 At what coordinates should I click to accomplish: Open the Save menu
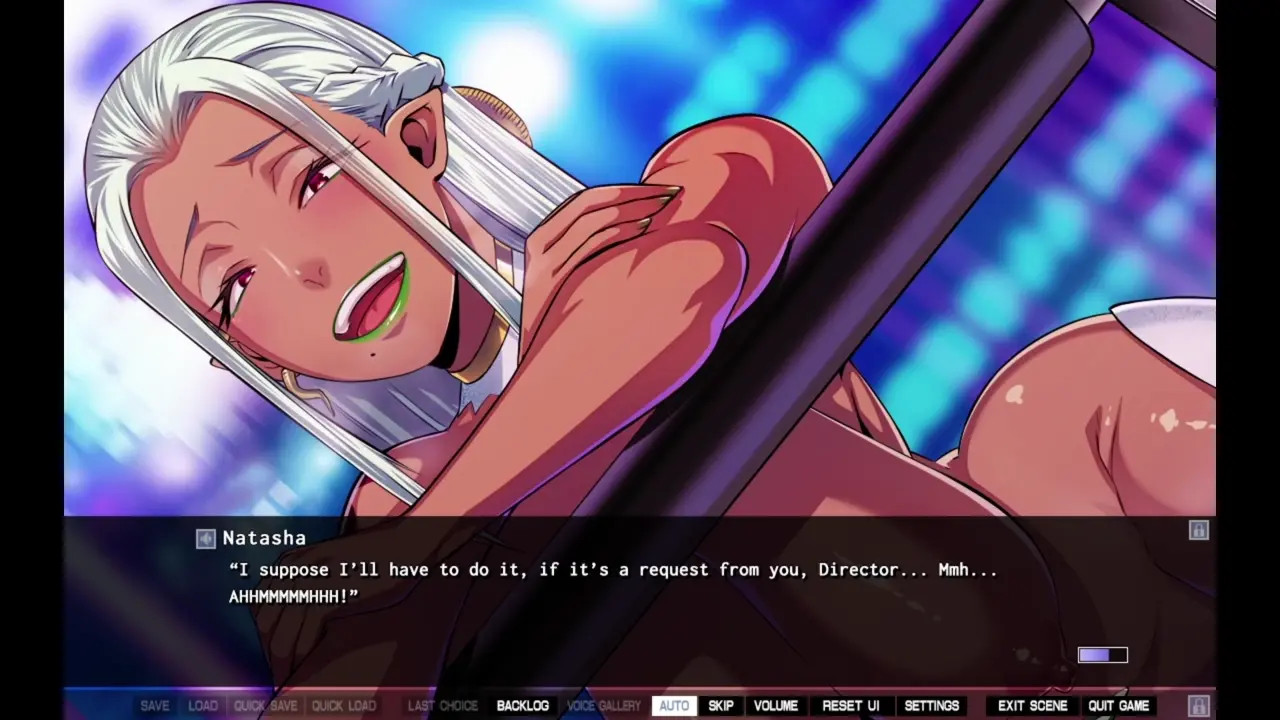pos(155,706)
